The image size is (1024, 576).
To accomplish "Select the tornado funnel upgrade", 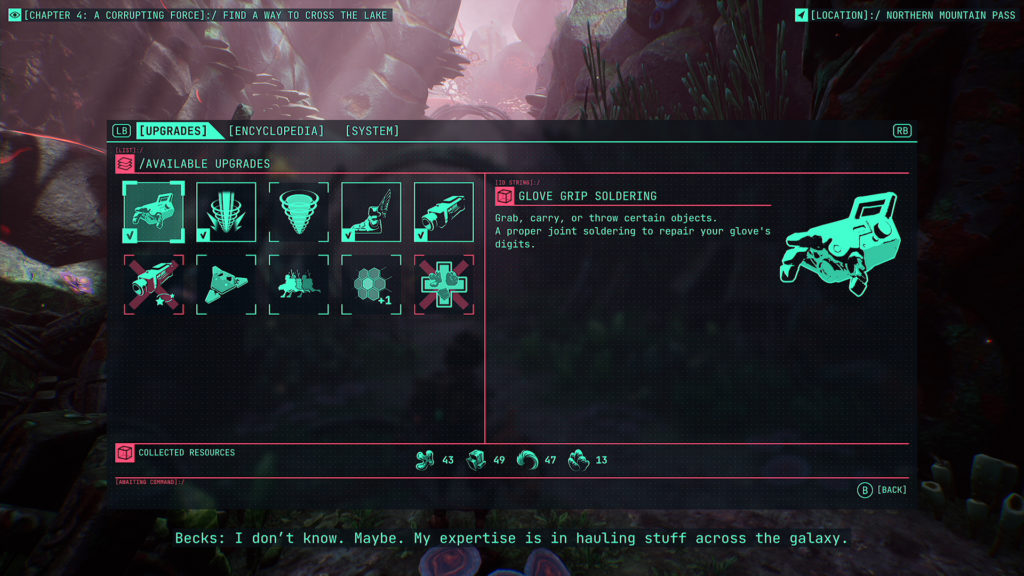I will pyautogui.click(x=298, y=212).
